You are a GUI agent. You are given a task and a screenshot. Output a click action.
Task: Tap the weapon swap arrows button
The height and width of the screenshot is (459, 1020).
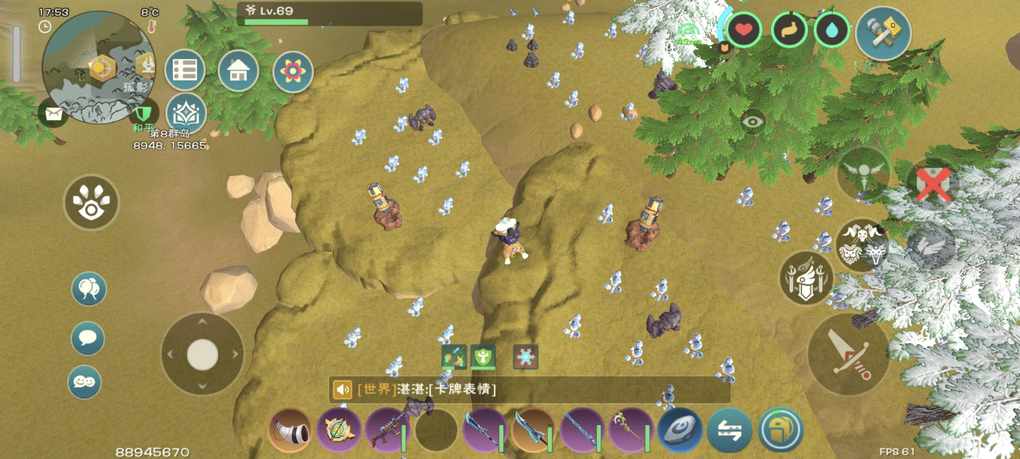(730, 431)
